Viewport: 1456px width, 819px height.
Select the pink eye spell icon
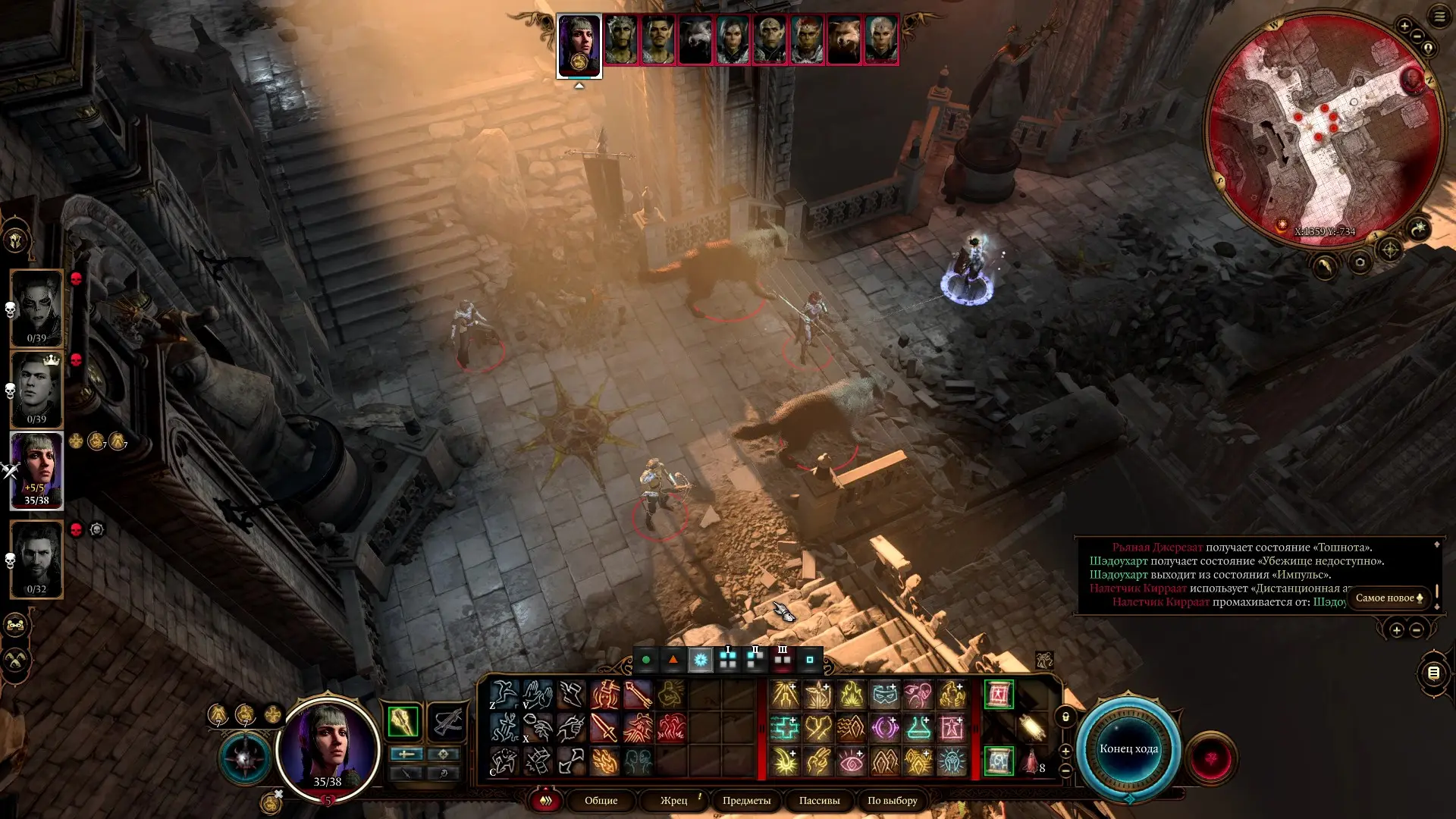tap(852, 761)
